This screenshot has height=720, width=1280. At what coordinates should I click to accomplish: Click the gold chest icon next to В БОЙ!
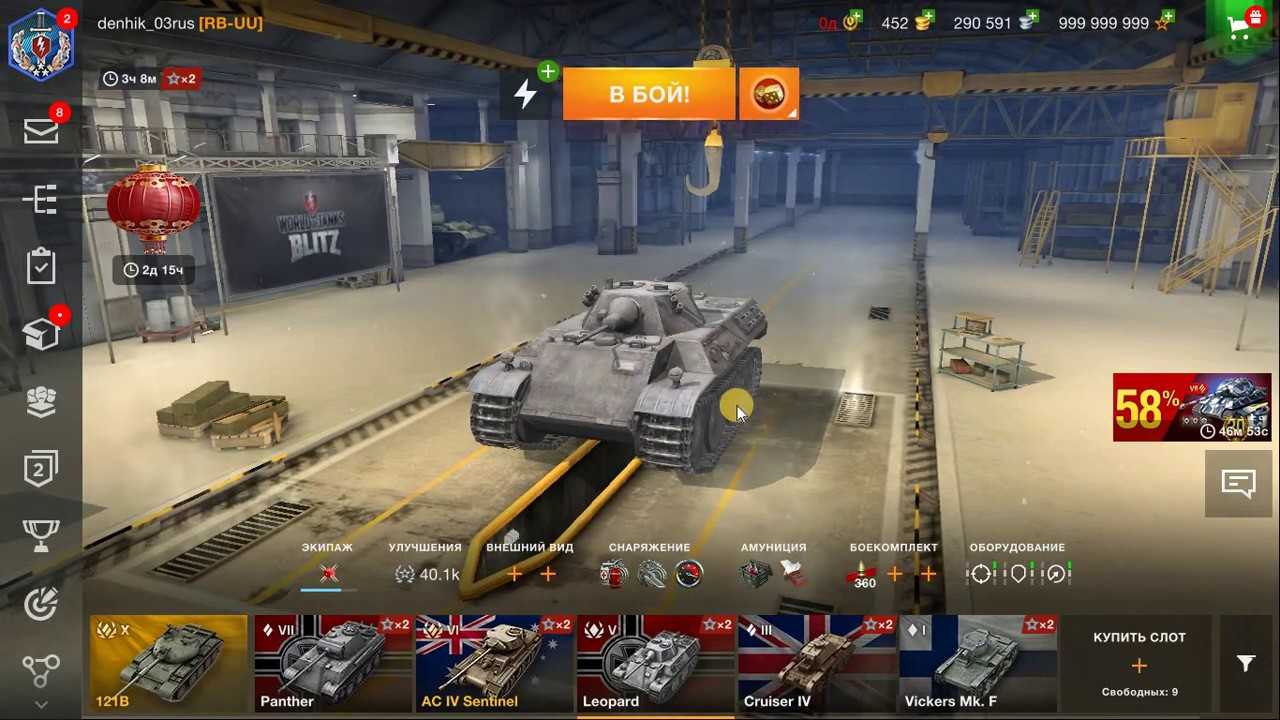(x=768, y=93)
